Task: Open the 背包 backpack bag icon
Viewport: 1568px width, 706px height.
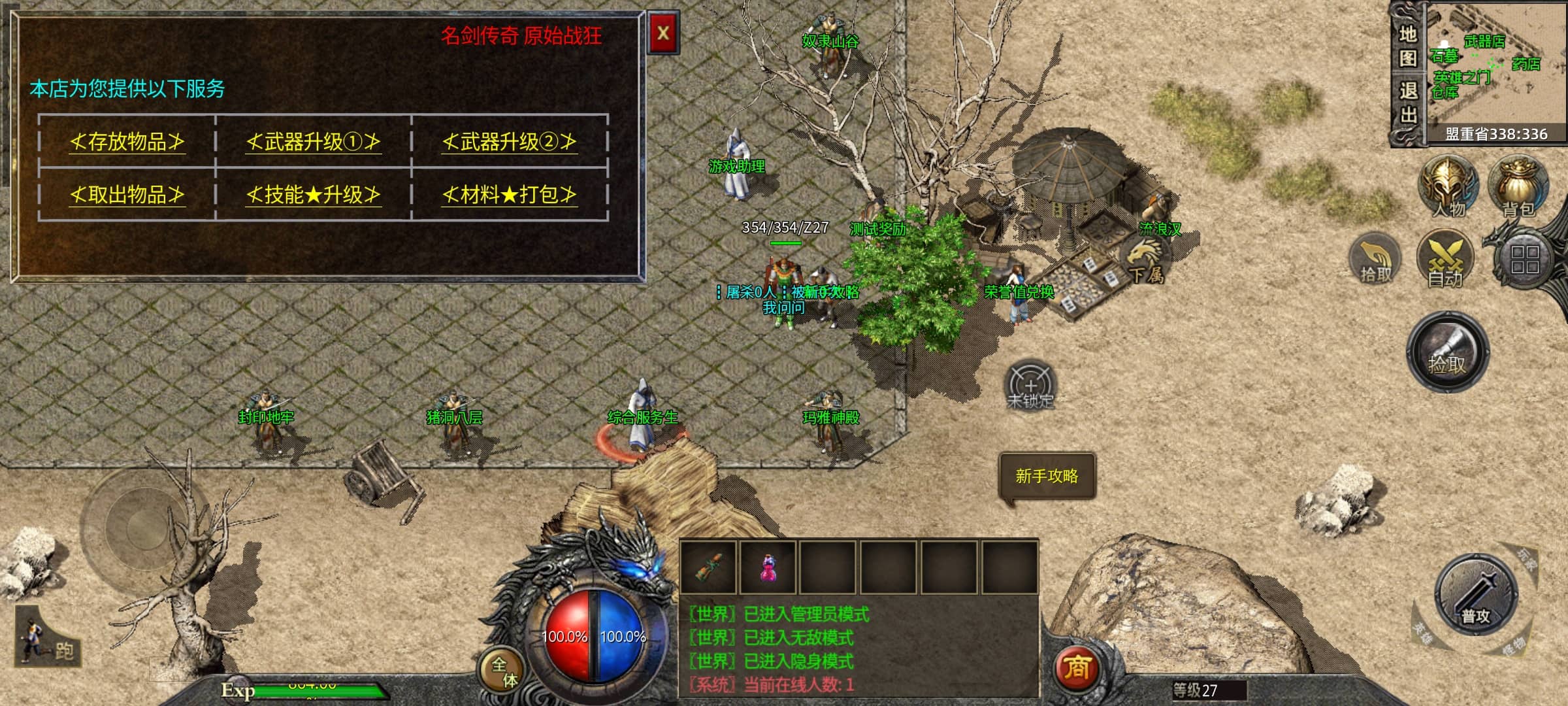Action: tap(1517, 185)
